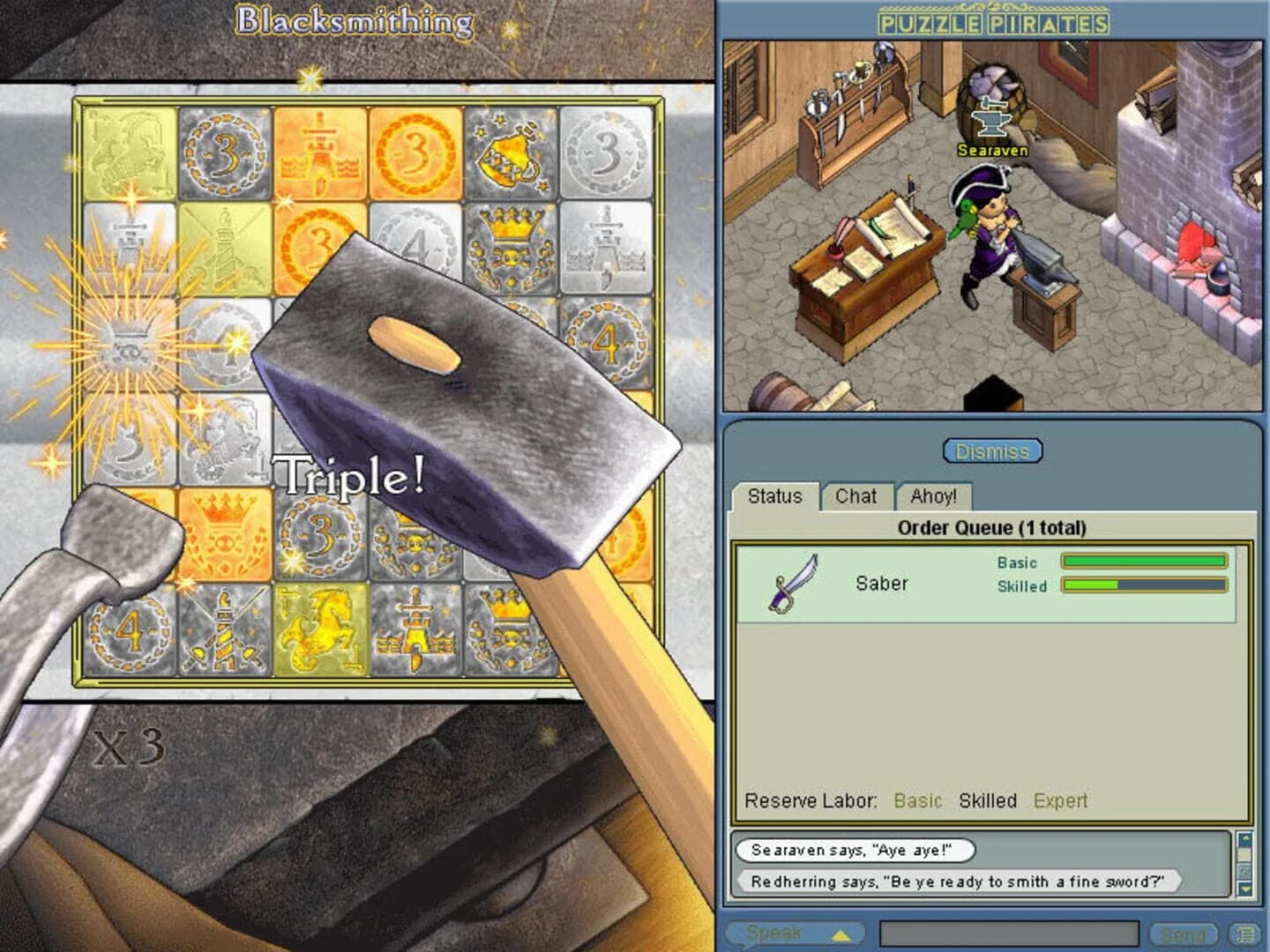
Task: Enable Expert reserve labor
Action: pos(1060,801)
